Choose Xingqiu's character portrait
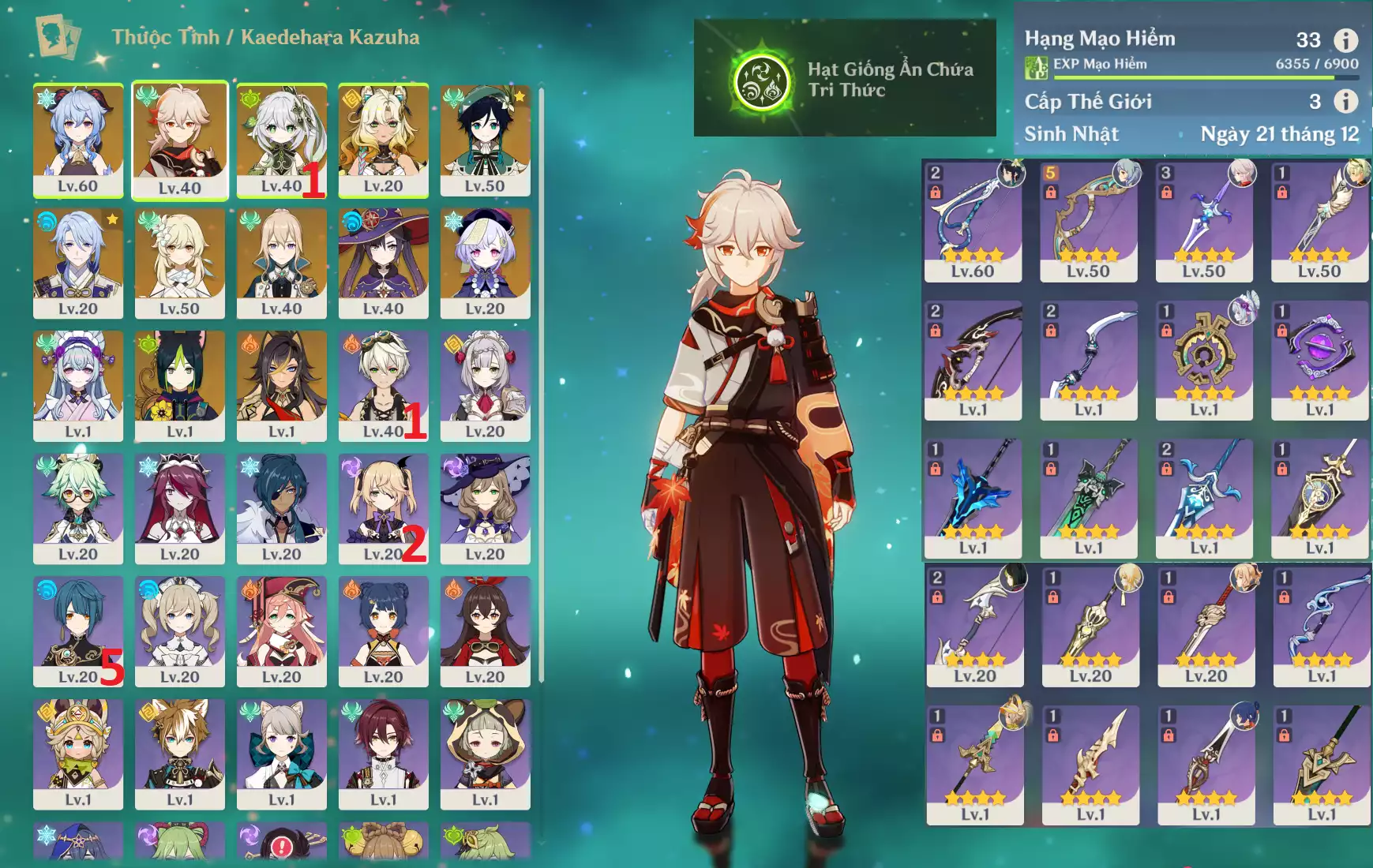Screen dimensions: 1373x868 78,630
